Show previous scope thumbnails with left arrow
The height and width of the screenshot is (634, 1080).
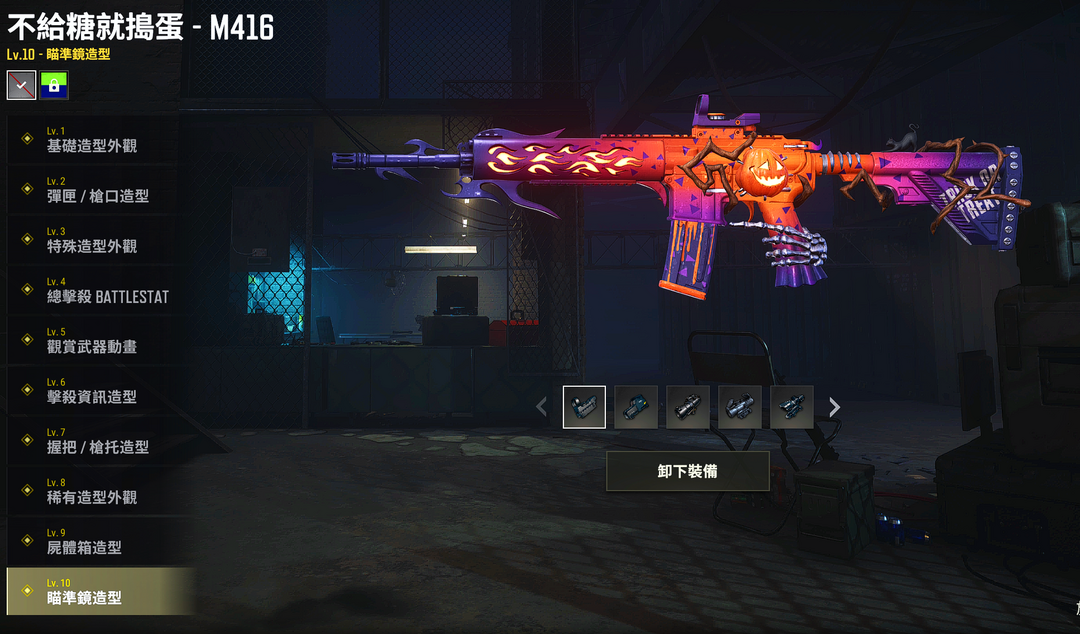(x=542, y=407)
